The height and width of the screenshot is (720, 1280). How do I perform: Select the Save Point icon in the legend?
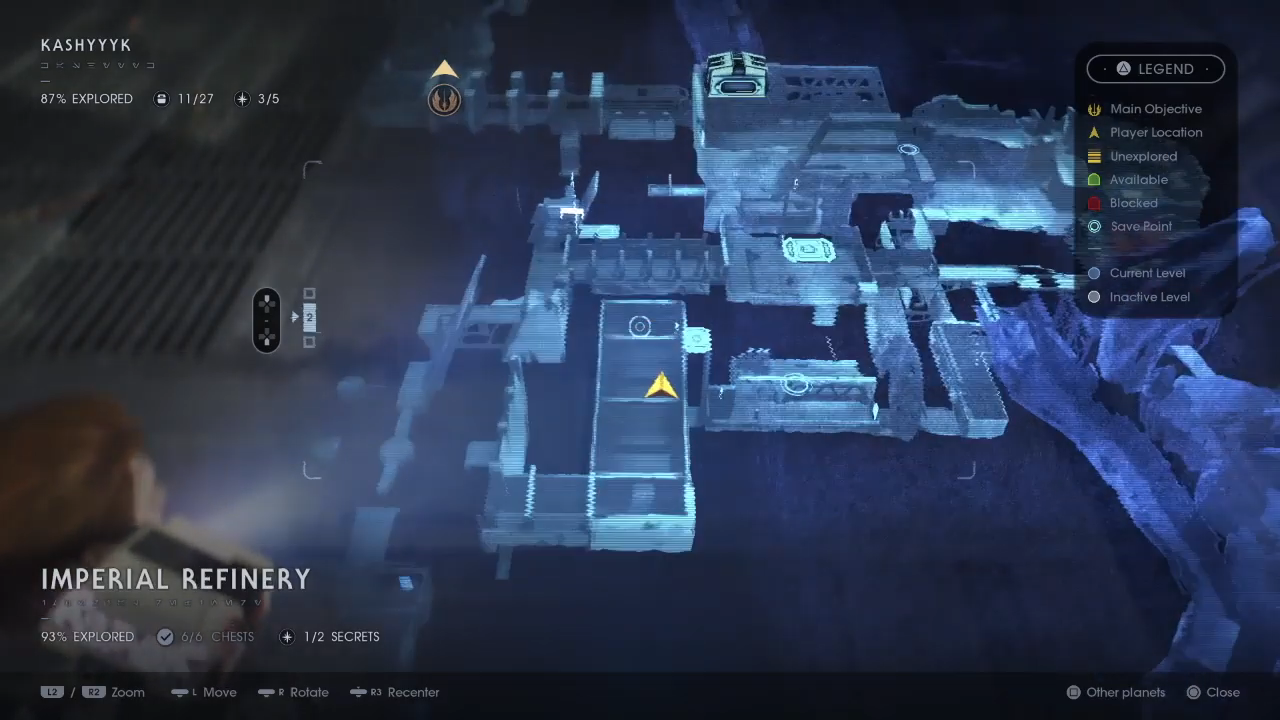1094,226
